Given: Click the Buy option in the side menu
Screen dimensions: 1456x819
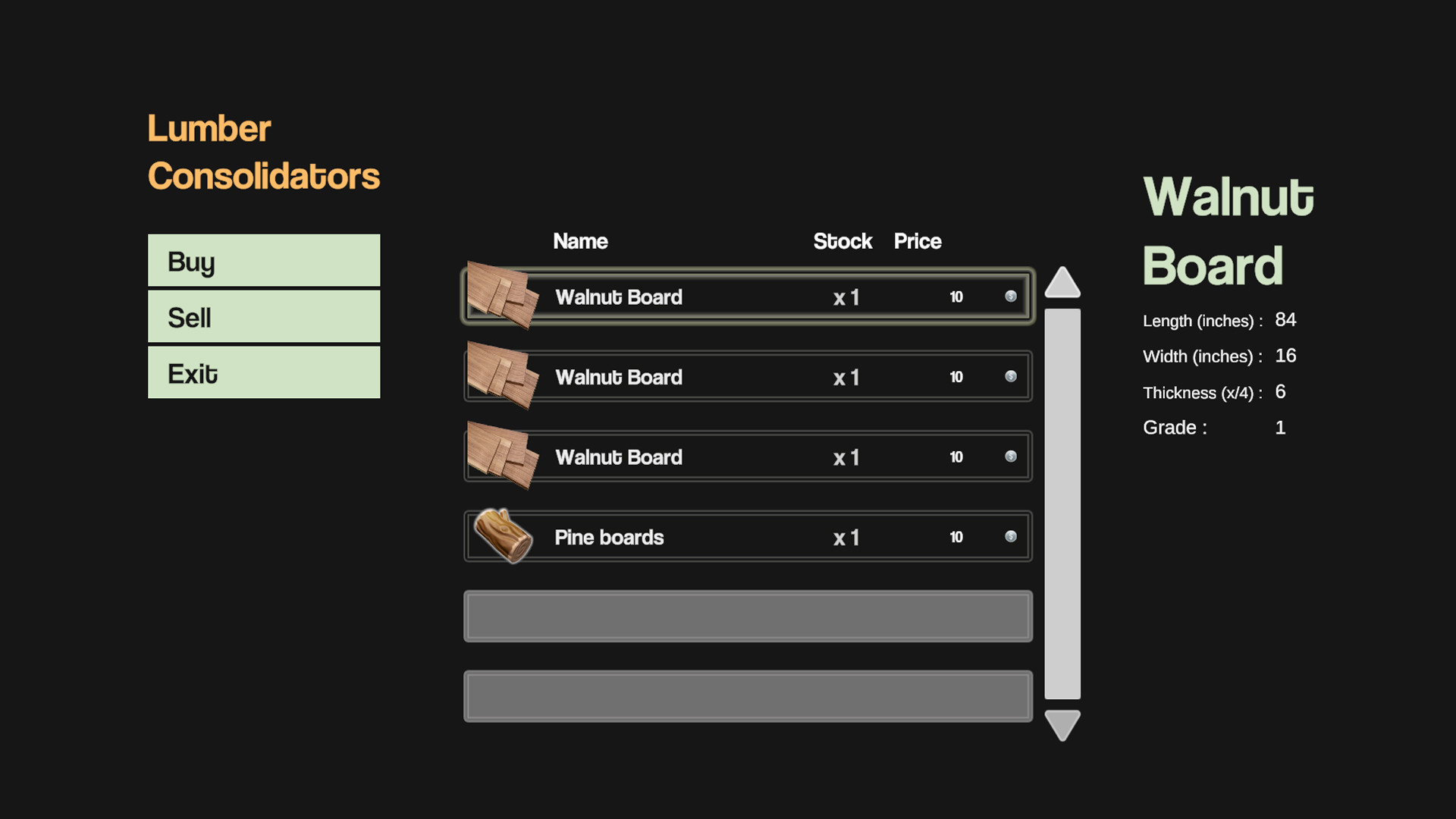Looking at the screenshot, I should click(263, 260).
